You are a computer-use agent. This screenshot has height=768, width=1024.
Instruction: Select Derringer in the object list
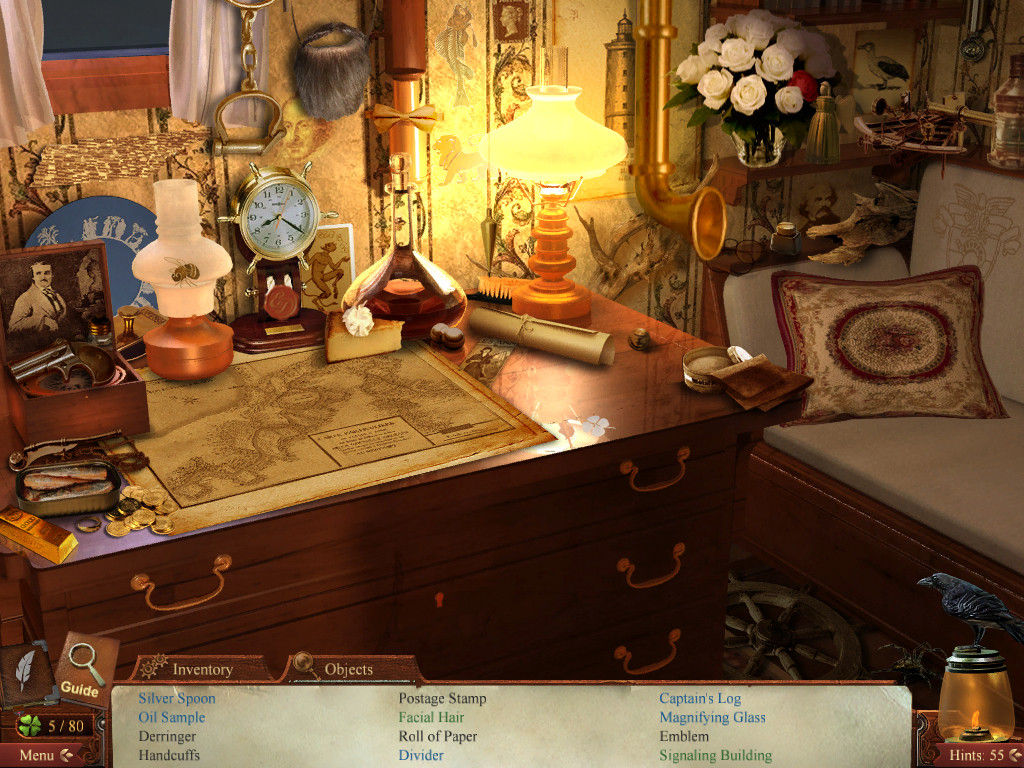click(x=167, y=736)
